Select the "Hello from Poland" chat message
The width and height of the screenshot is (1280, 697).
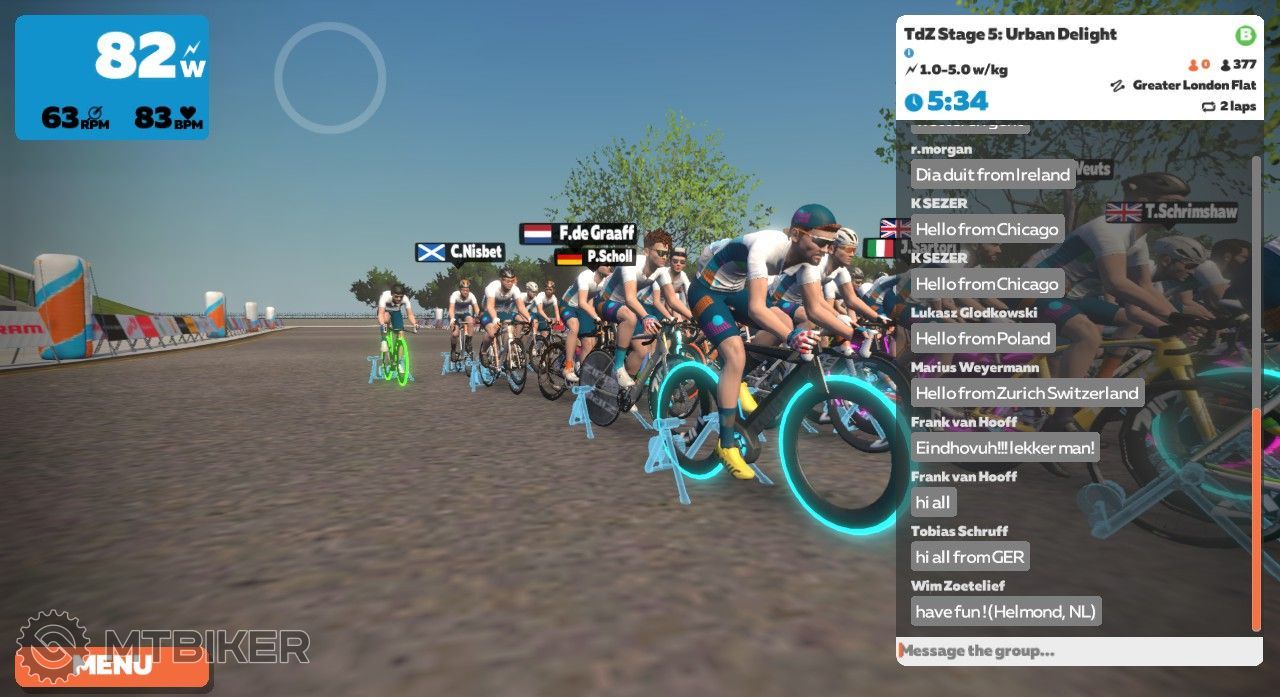[x=983, y=339]
